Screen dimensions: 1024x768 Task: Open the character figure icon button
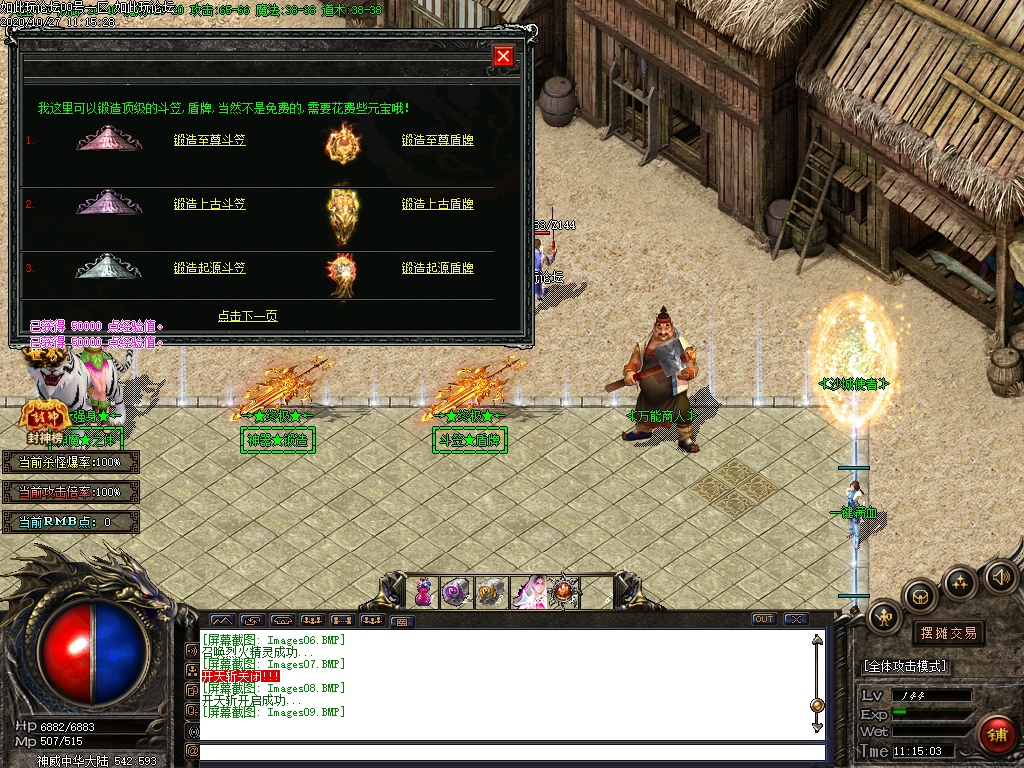tap(884, 617)
